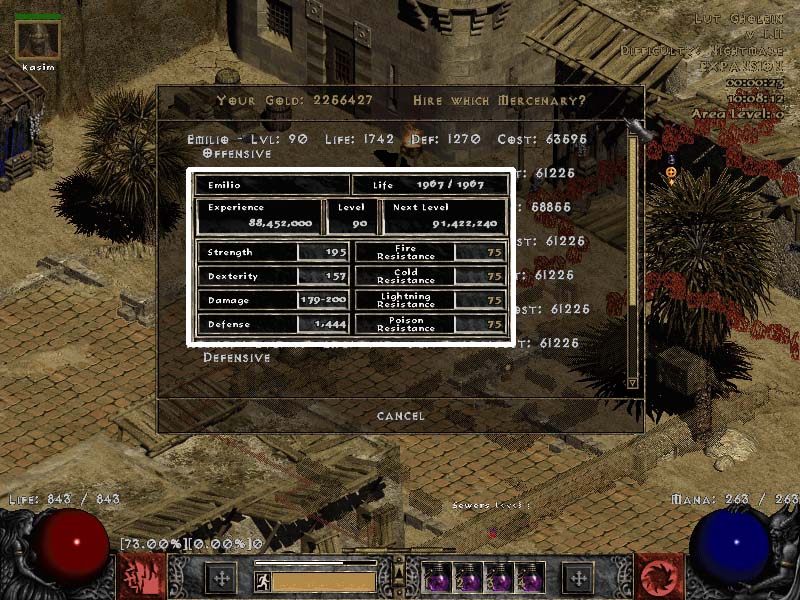Screen dimensions: 800x600
Task: Open the left mouse skill selector
Action: (141, 577)
